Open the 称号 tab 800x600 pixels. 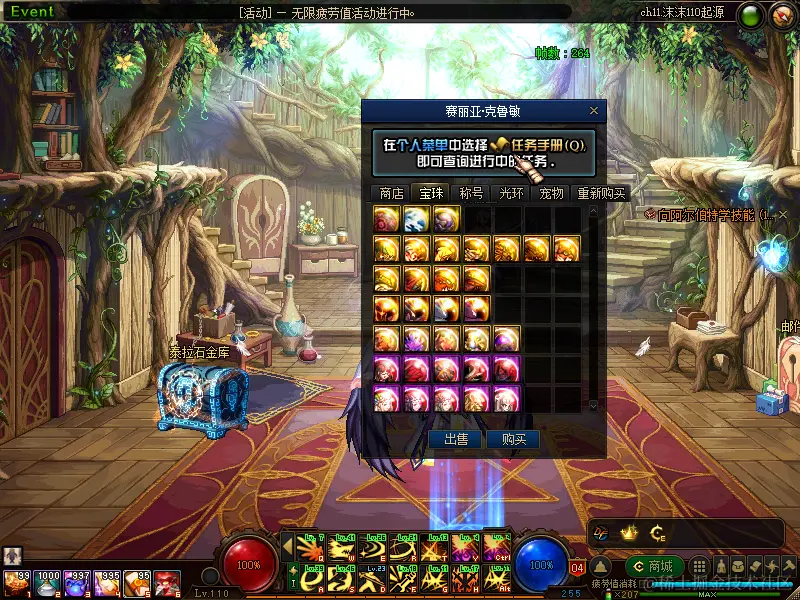471,193
